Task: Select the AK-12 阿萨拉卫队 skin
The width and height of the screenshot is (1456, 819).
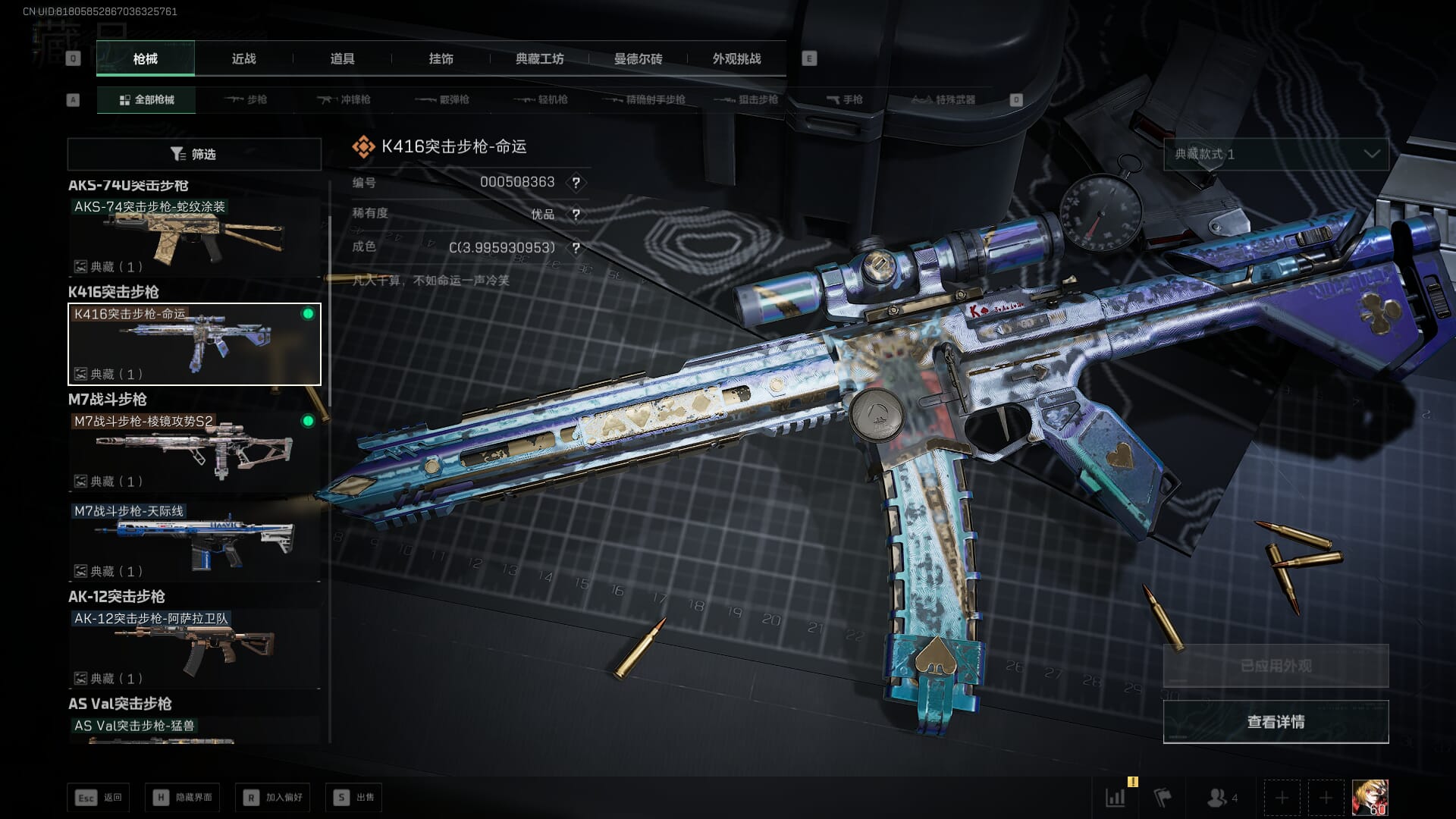Action: pyautogui.click(x=194, y=648)
